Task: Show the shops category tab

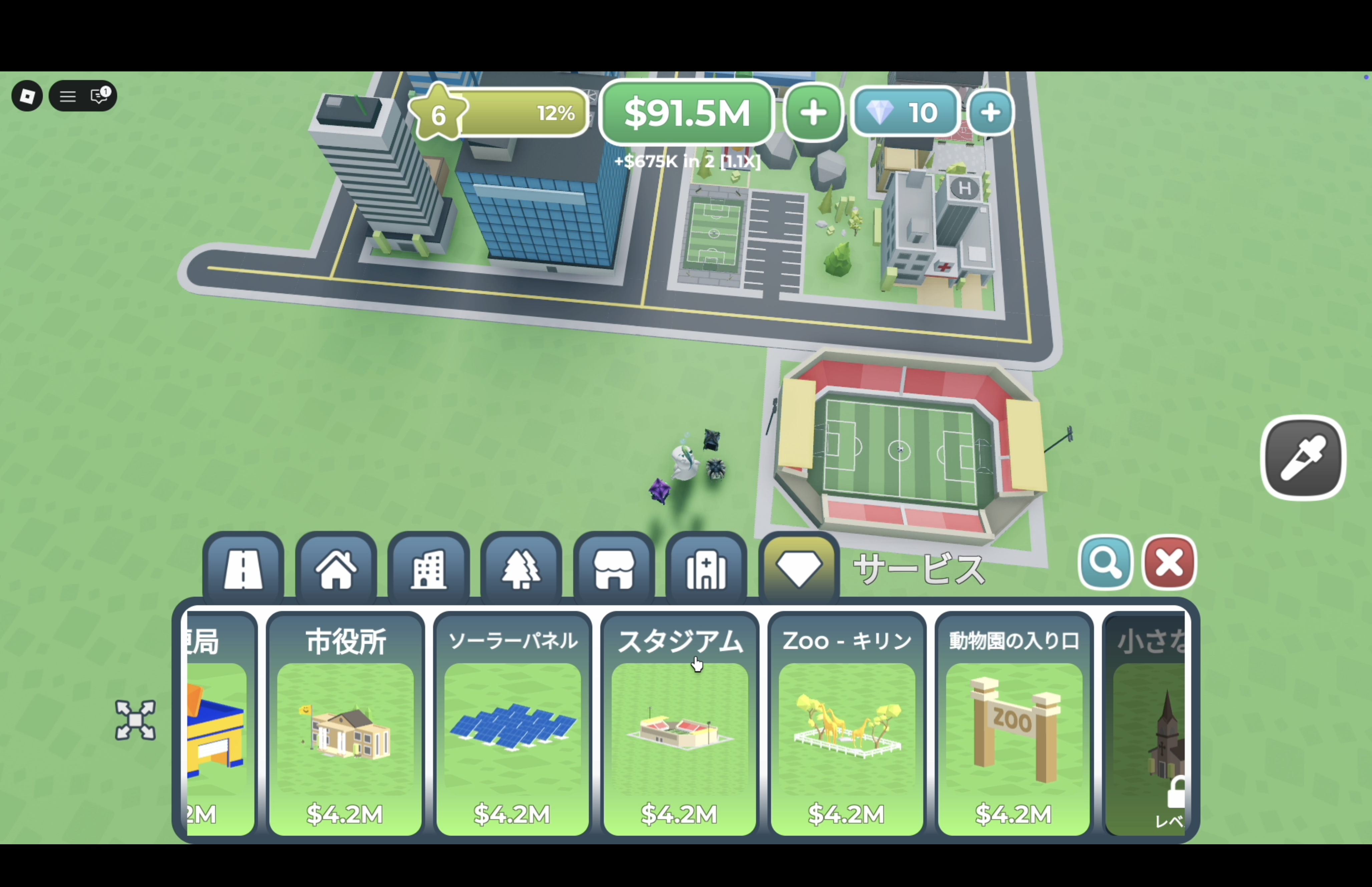Action: [614, 569]
